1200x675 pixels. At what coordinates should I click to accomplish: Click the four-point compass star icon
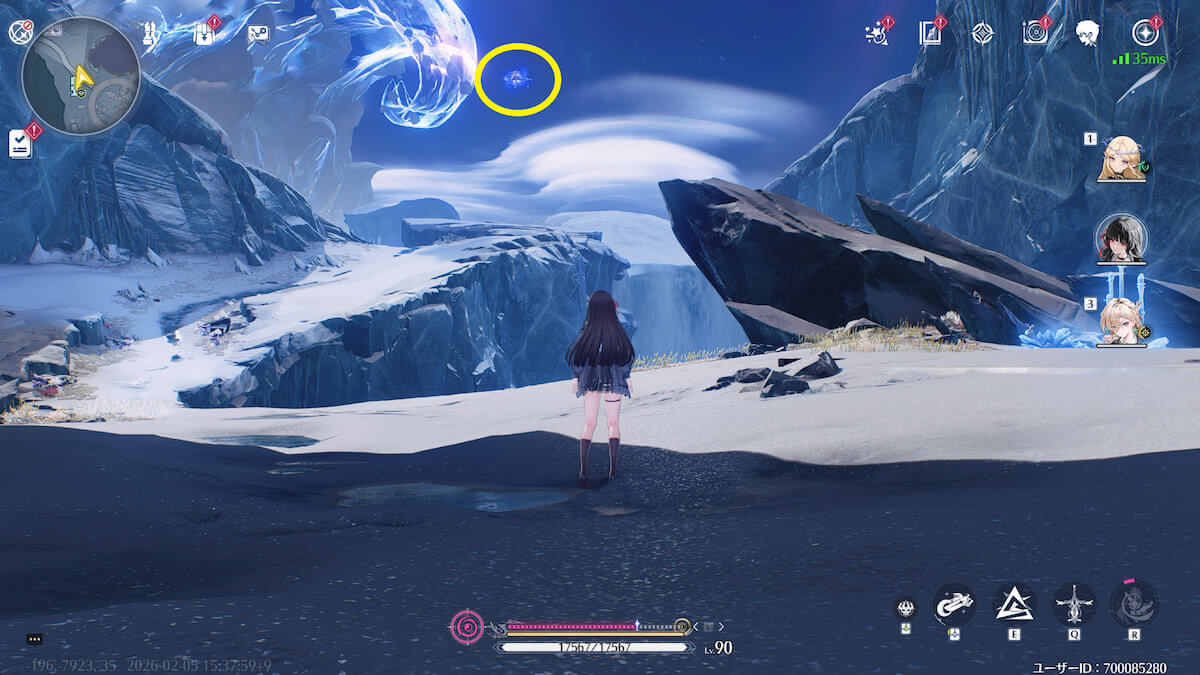click(x=983, y=33)
